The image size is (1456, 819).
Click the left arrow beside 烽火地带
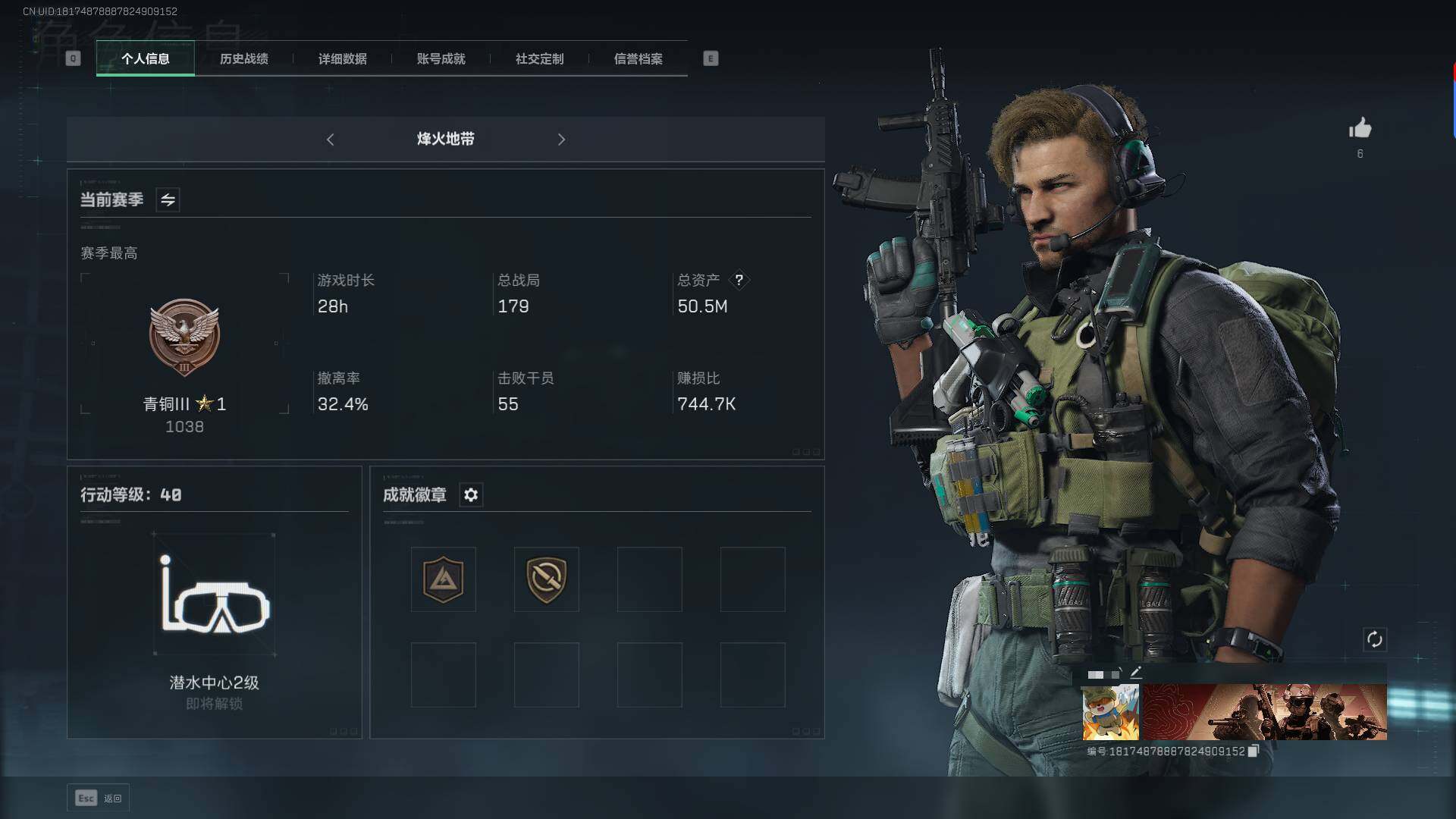330,140
